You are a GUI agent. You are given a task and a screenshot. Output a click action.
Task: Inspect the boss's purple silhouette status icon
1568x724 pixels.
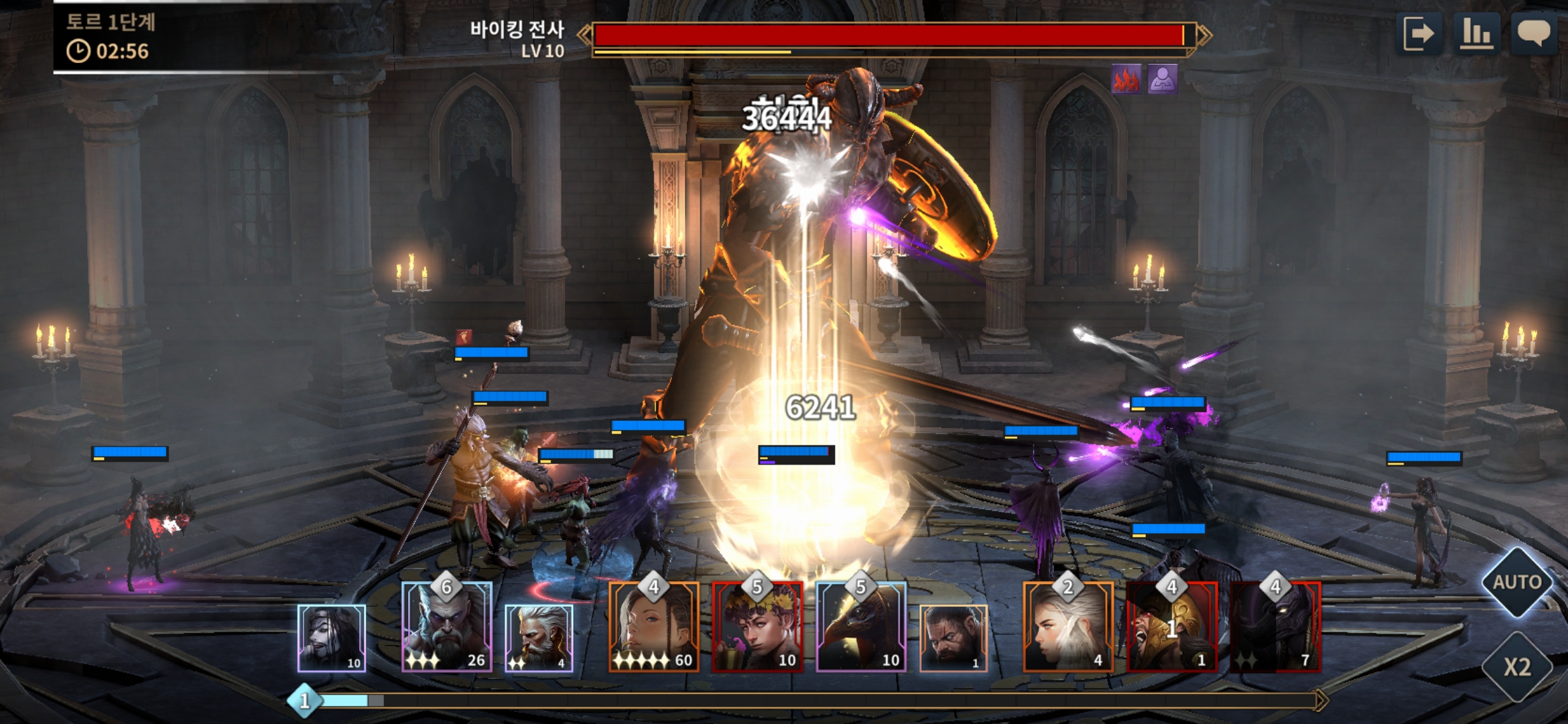click(x=1163, y=80)
